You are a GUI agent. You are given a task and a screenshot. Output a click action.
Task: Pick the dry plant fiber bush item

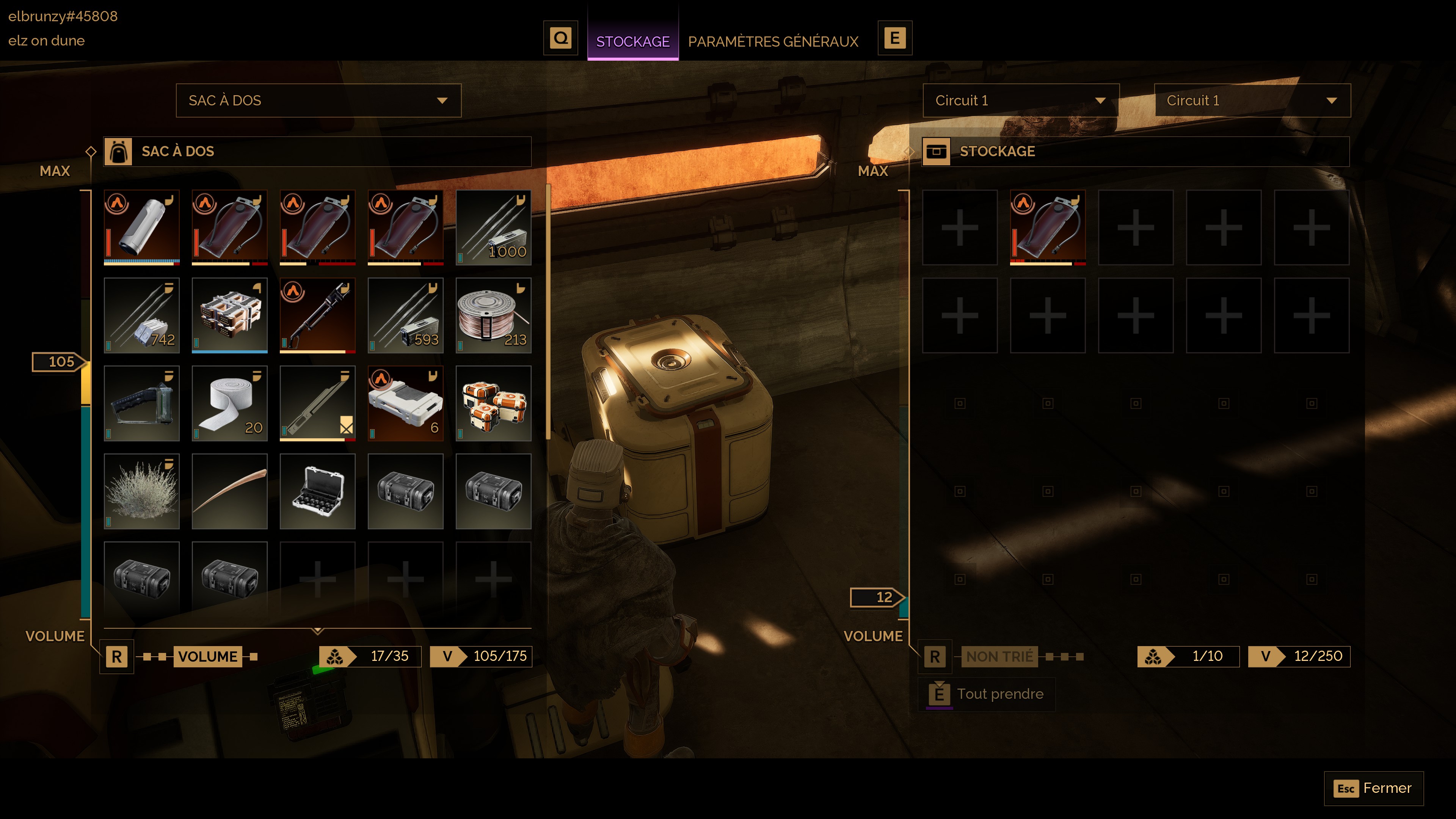141,491
